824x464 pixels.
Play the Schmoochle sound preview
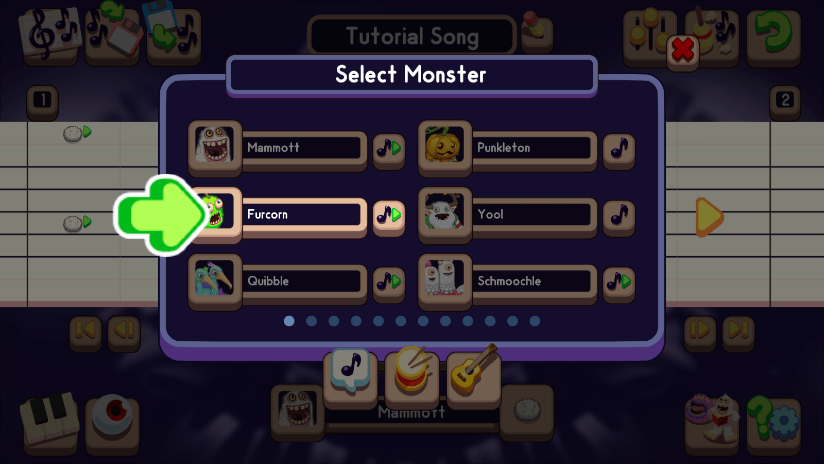pos(620,282)
